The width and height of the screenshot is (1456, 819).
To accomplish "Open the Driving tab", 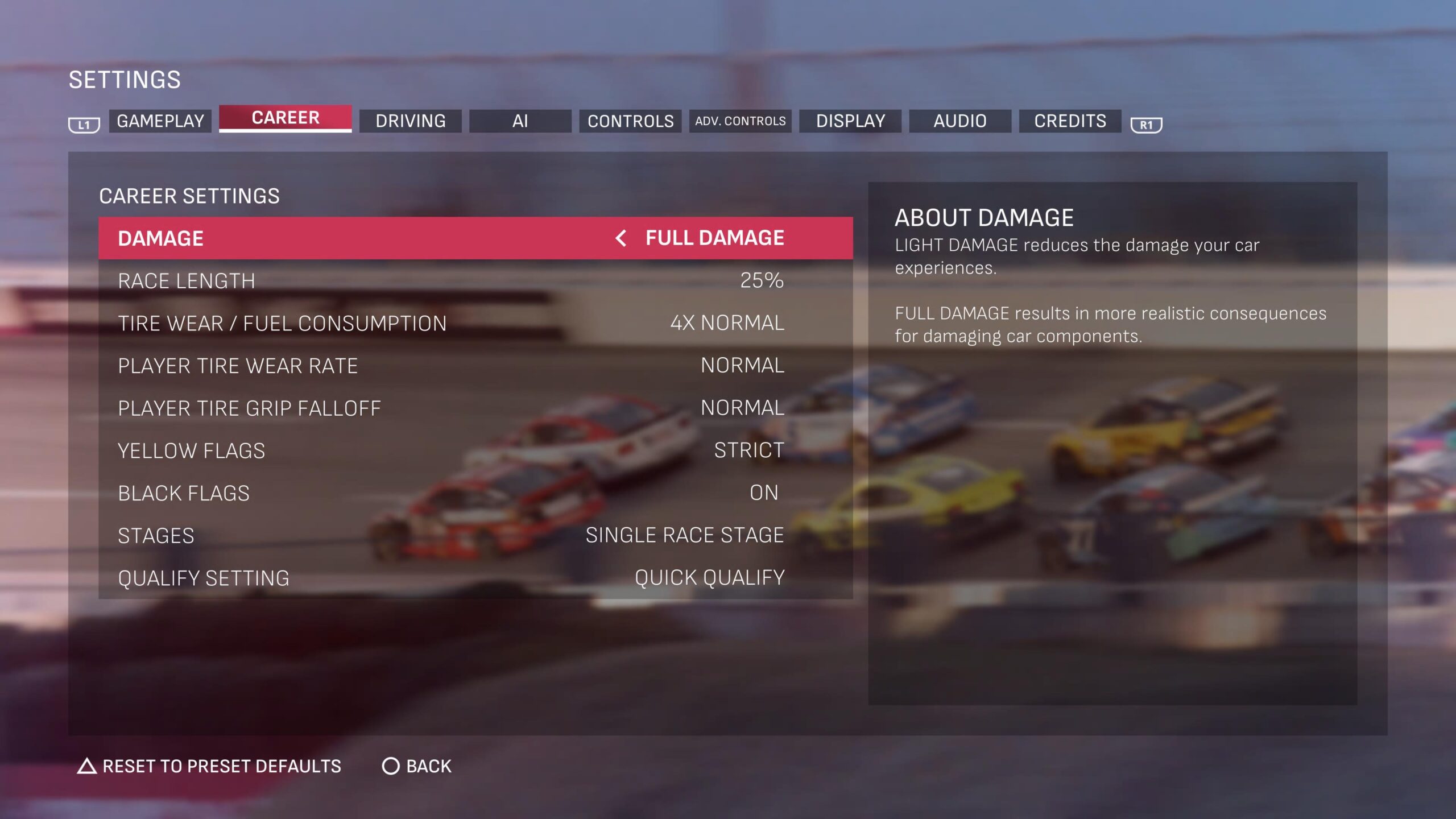I will pos(410,121).
